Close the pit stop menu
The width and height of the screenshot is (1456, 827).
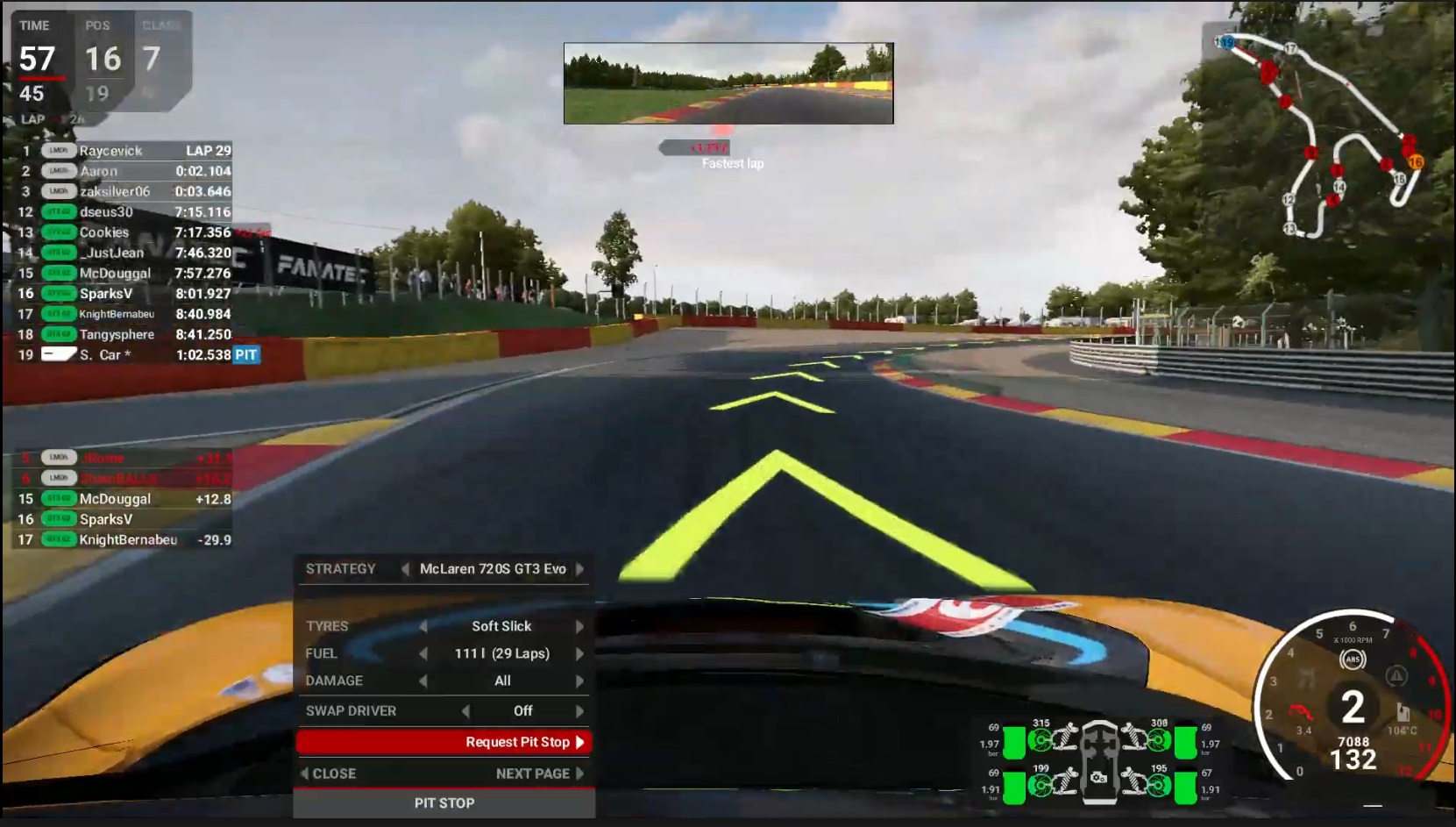tap(330, 774)
